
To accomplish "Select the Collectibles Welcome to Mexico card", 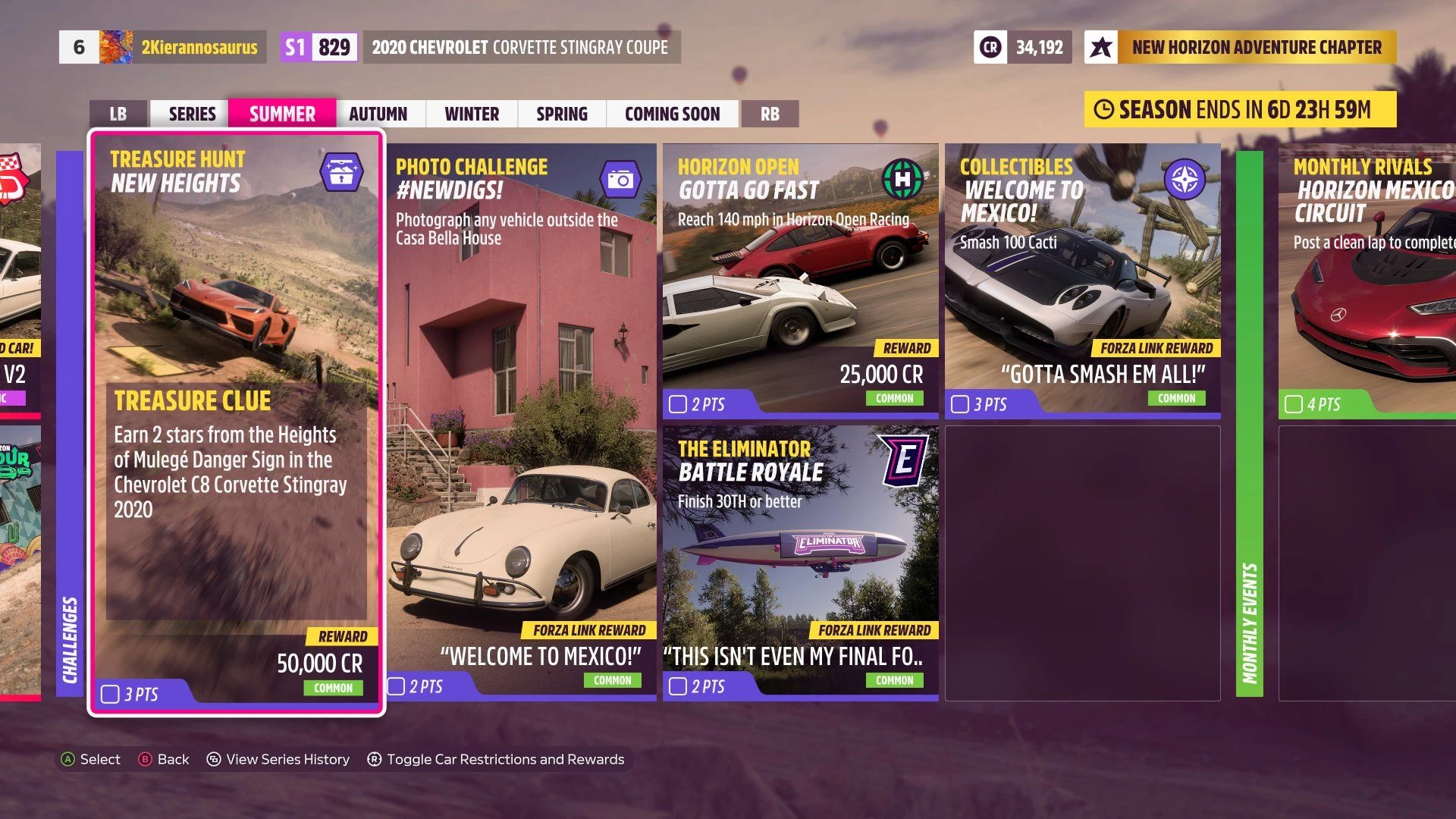I will click(1083, 281).
